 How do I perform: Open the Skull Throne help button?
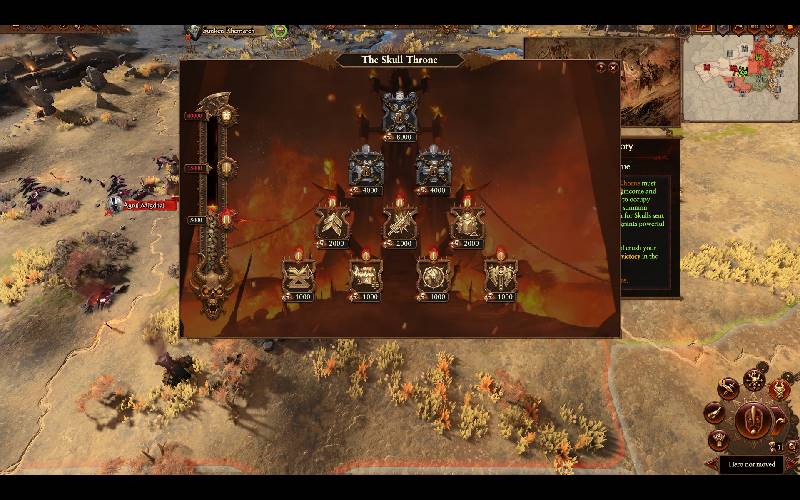pyautogui.click(x=600, y=67)
